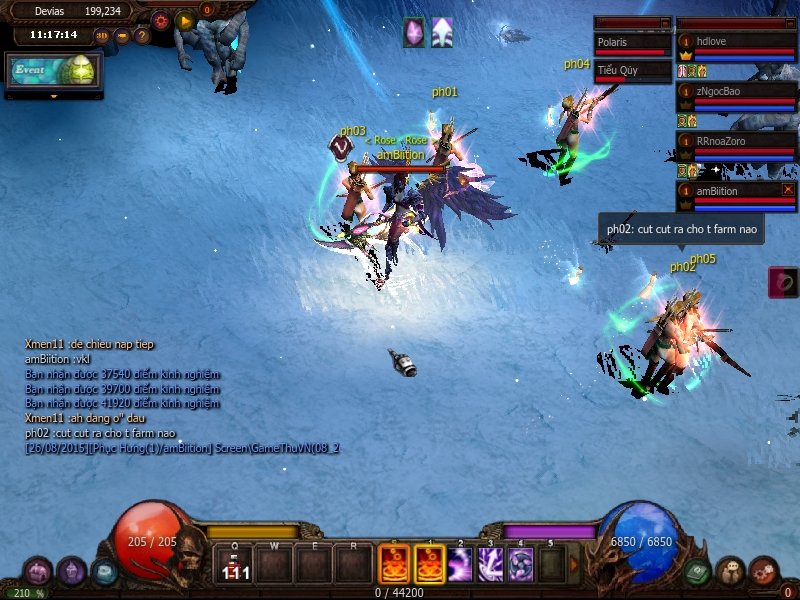This screenshot has width=800, height=600.
Task: Open the question mark help button
Action: click(x=142, y=36)
